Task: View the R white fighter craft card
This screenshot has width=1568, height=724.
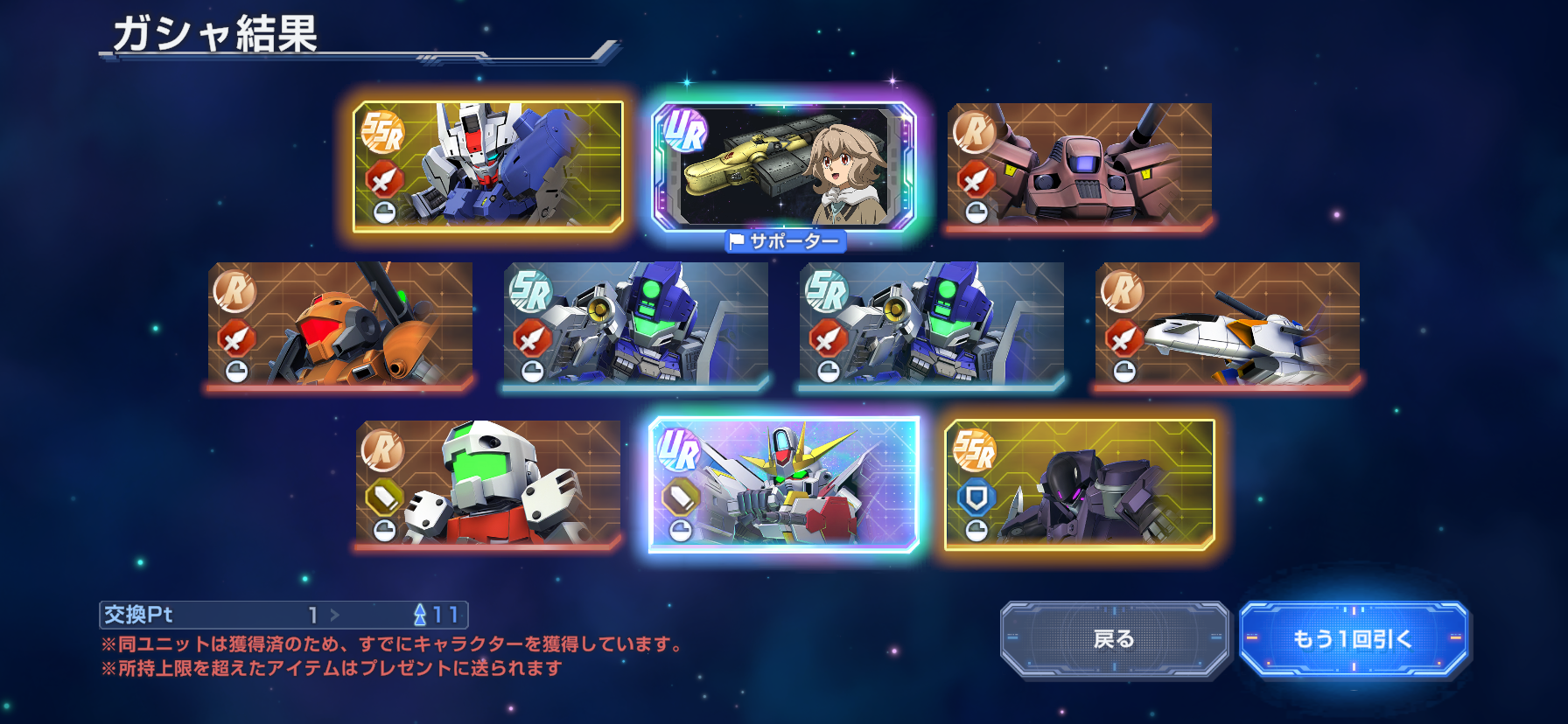Action: [x=1228, y=324]
